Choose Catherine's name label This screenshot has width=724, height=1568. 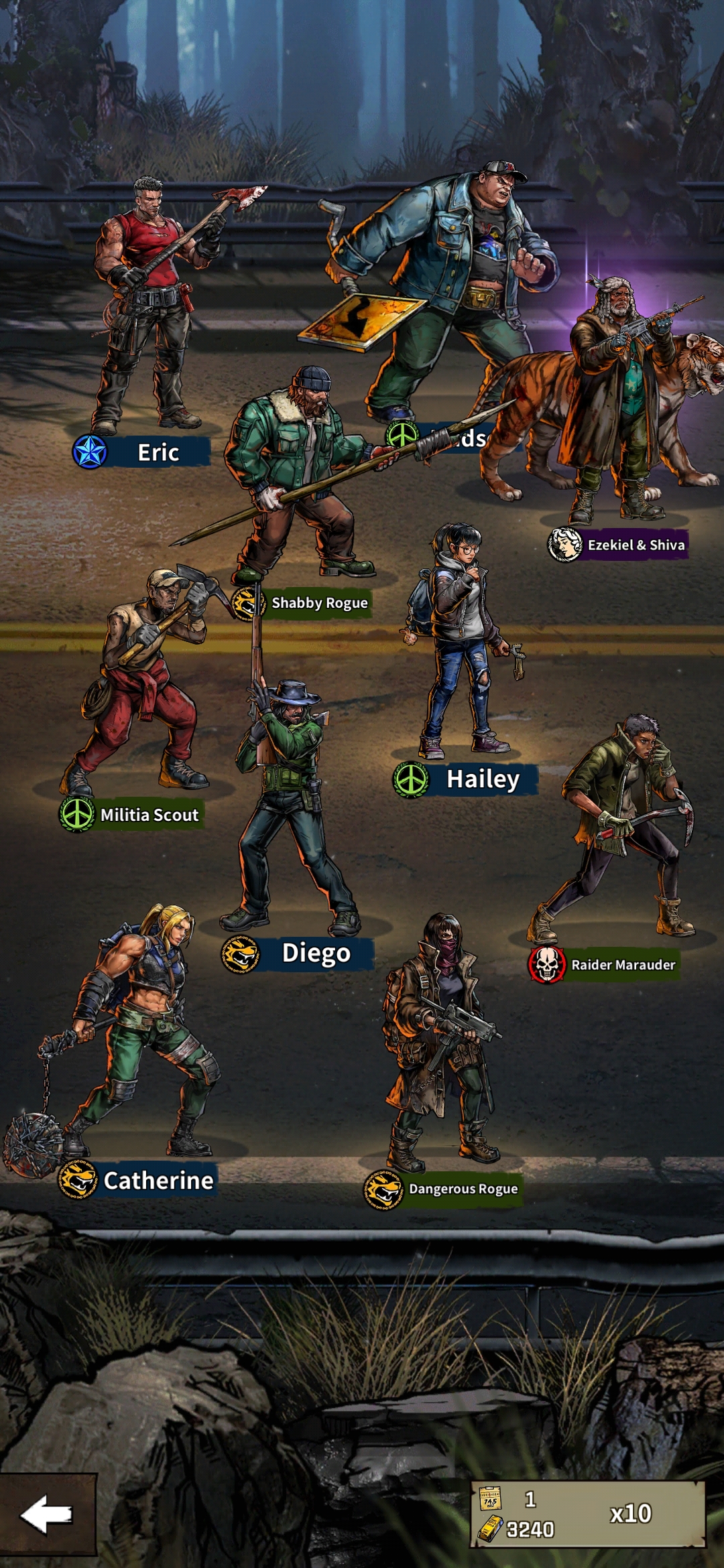[x=158, y=1180]
